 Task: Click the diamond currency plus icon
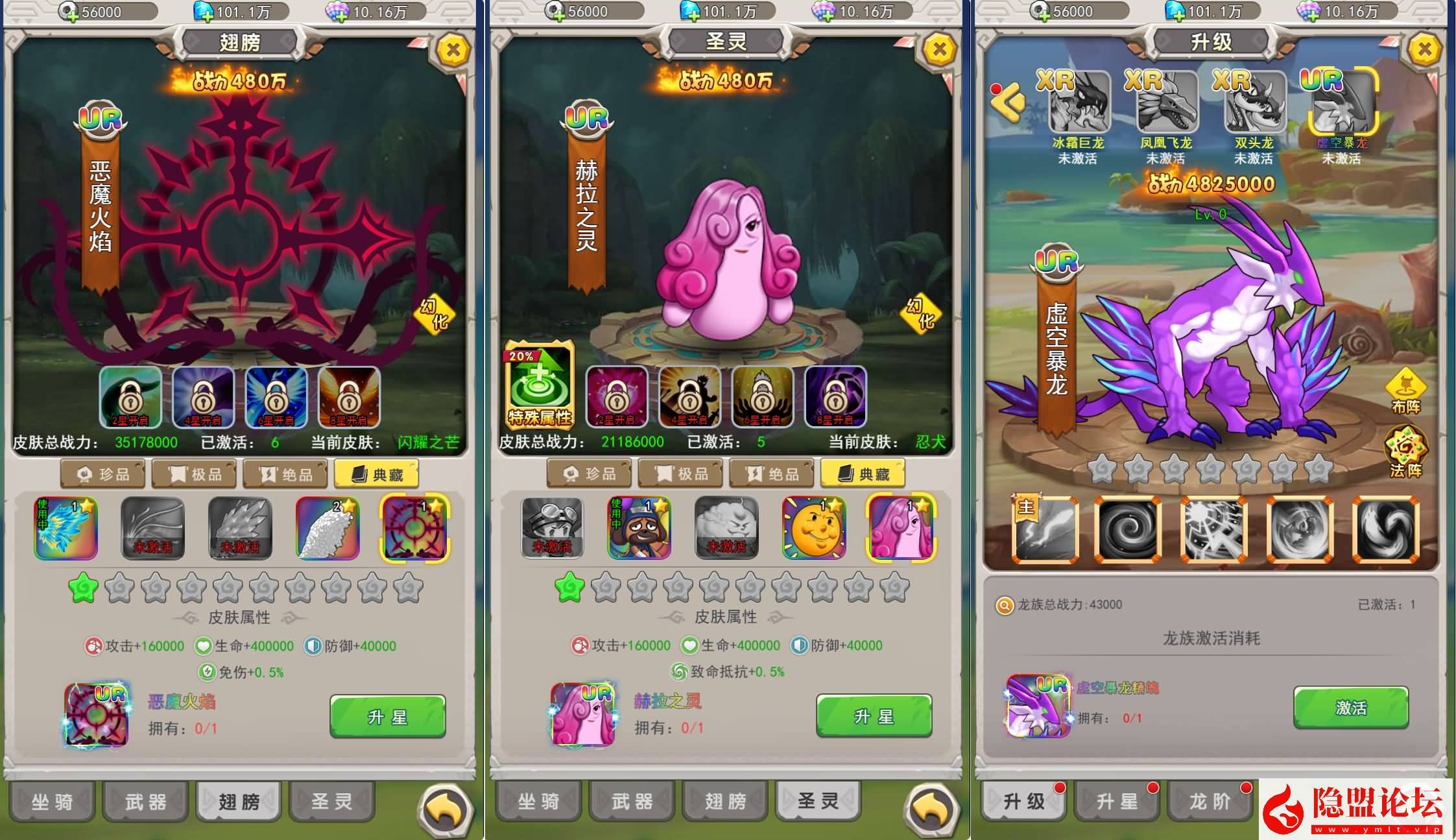202,10
